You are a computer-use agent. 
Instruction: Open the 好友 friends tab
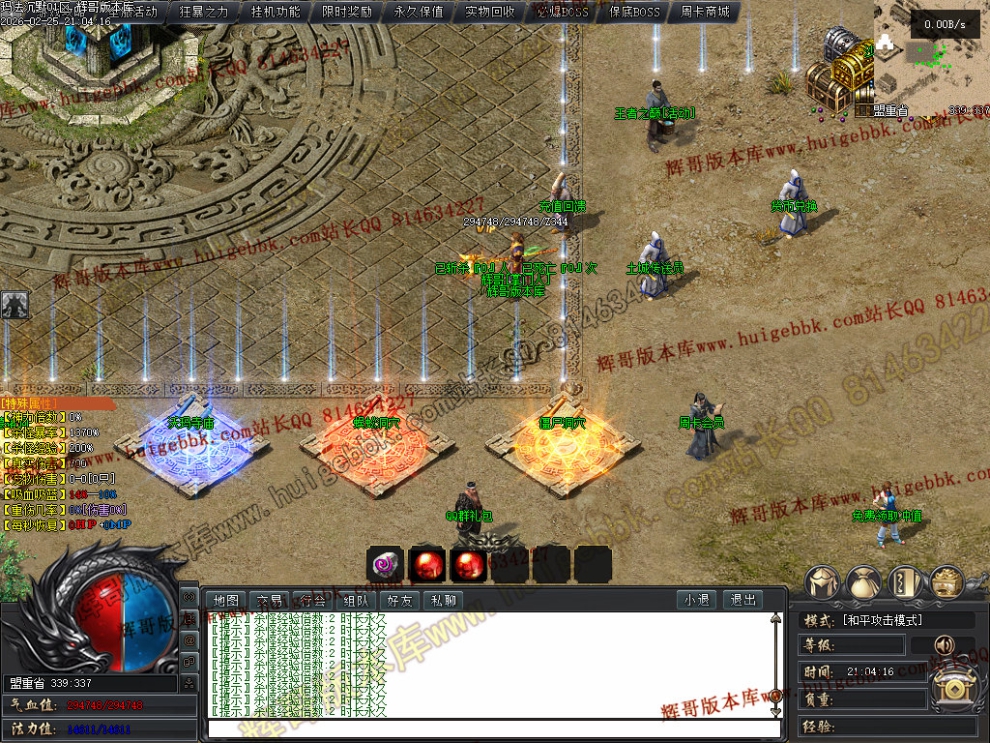(x=399, y=601)
